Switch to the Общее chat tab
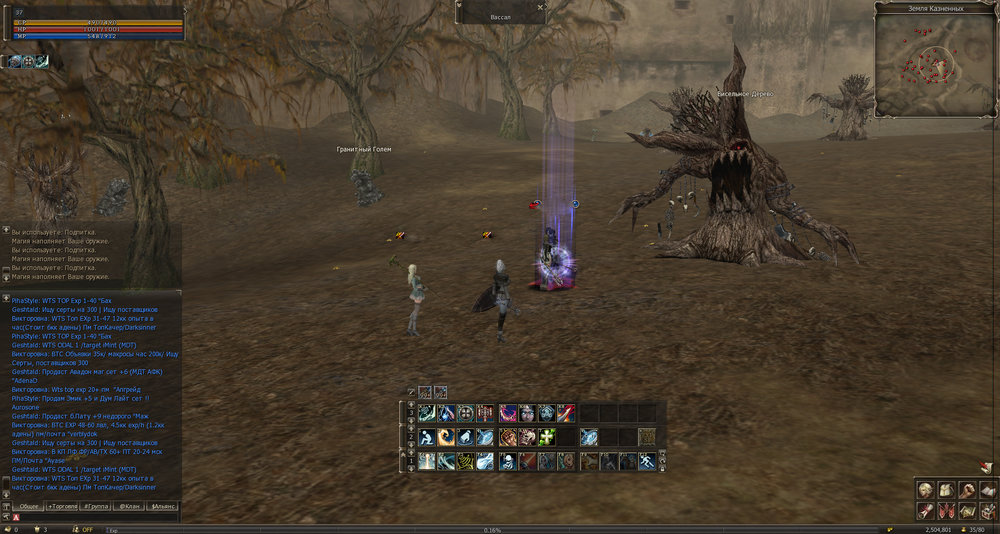Image resolution: width=1000 pixels, height=534 pixels. coord(29,507)
